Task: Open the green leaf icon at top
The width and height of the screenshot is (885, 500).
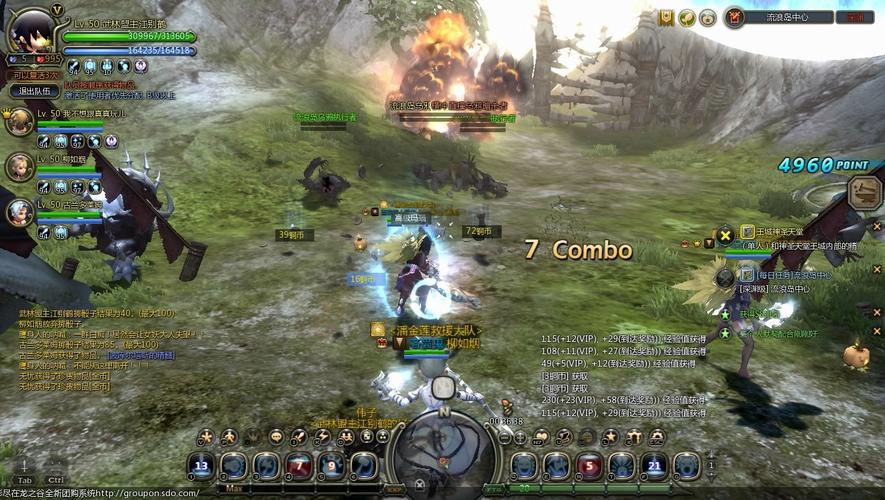Action: [x=687, y=17]
